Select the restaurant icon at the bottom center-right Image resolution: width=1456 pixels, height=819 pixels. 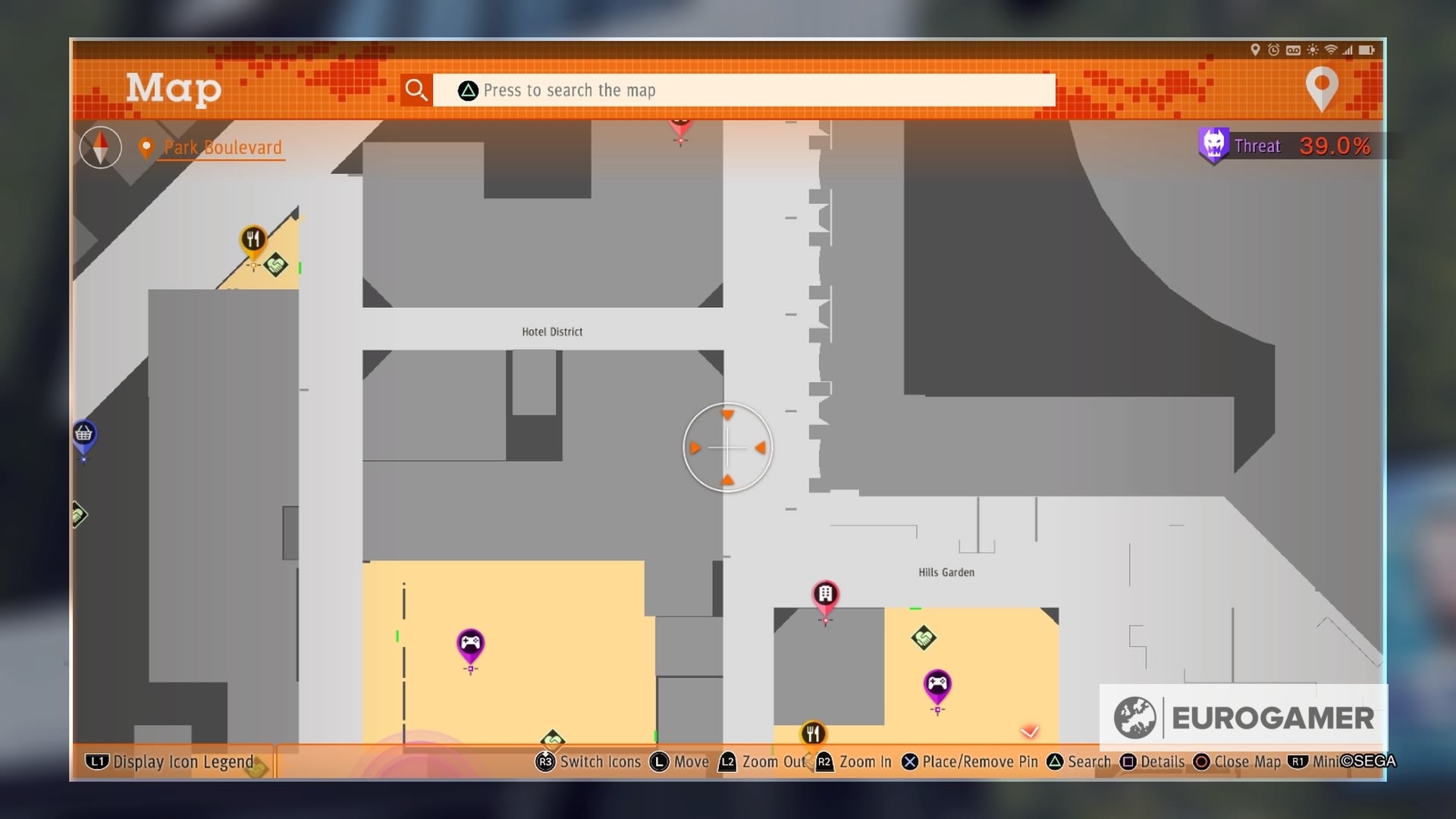click(x=813, y=733)
